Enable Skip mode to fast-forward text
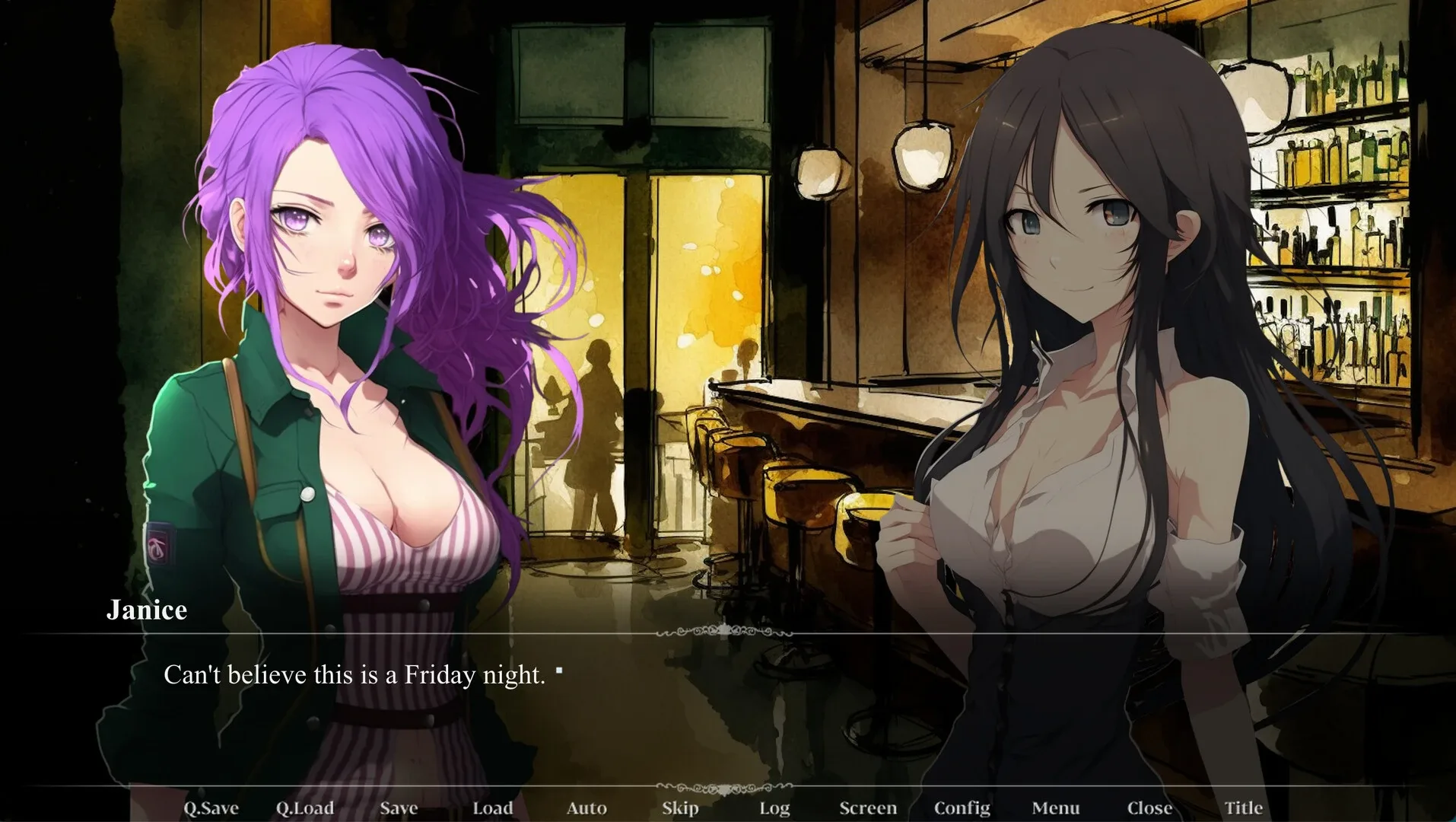The width and height of the screenshot is (1456, 822). (679, 808)
